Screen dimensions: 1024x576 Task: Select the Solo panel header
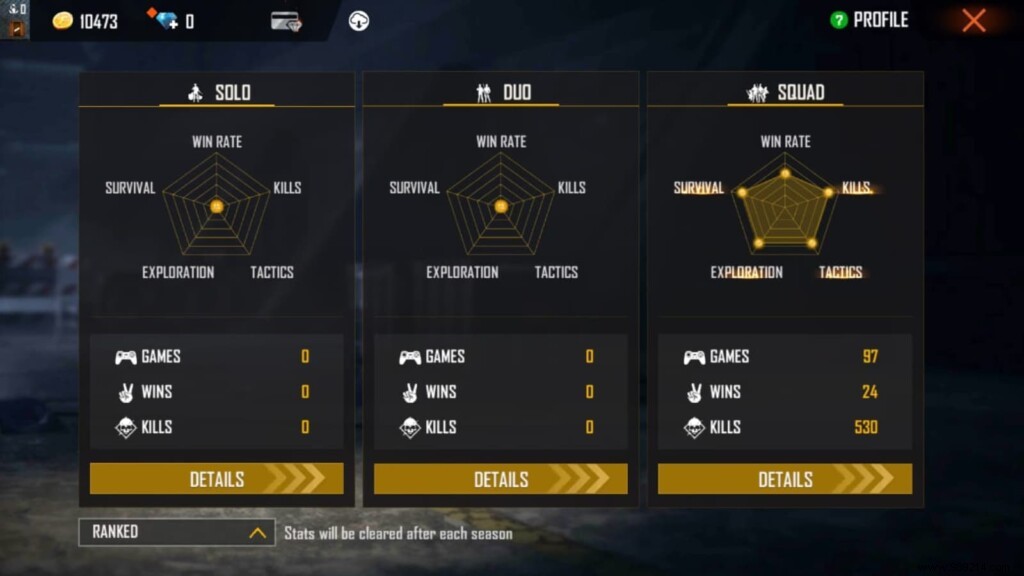tap(217, 93)
